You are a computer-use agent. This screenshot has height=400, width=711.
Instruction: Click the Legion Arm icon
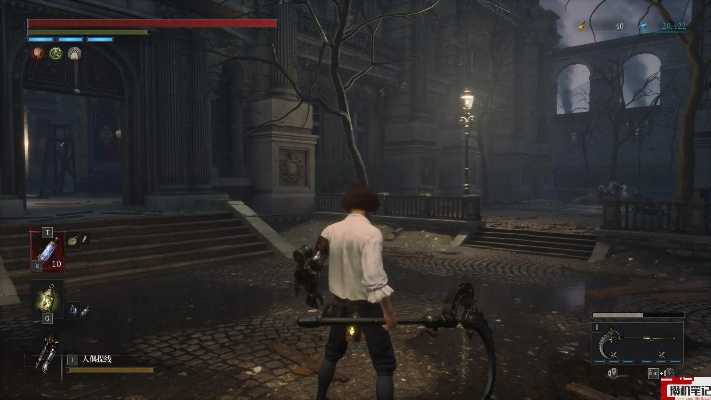(x=46, y=354)
